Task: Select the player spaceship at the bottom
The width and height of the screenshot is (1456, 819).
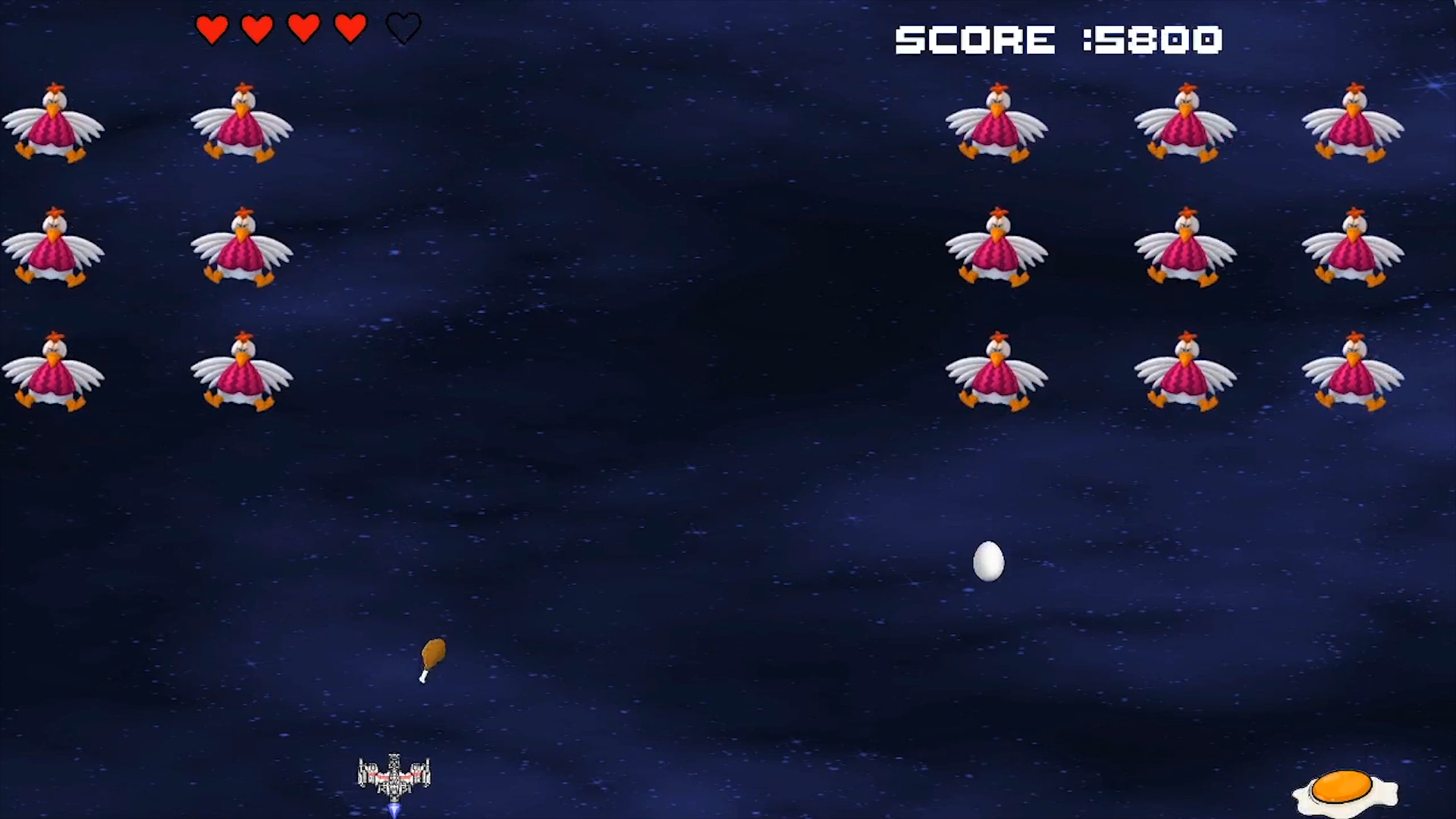Action: [392, 775]
